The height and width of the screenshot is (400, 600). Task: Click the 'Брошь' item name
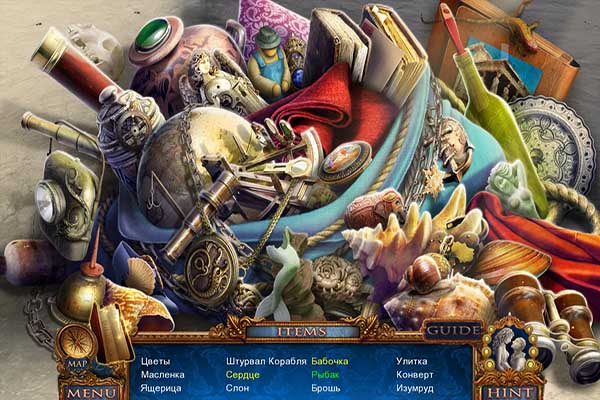tap(326, 388)
